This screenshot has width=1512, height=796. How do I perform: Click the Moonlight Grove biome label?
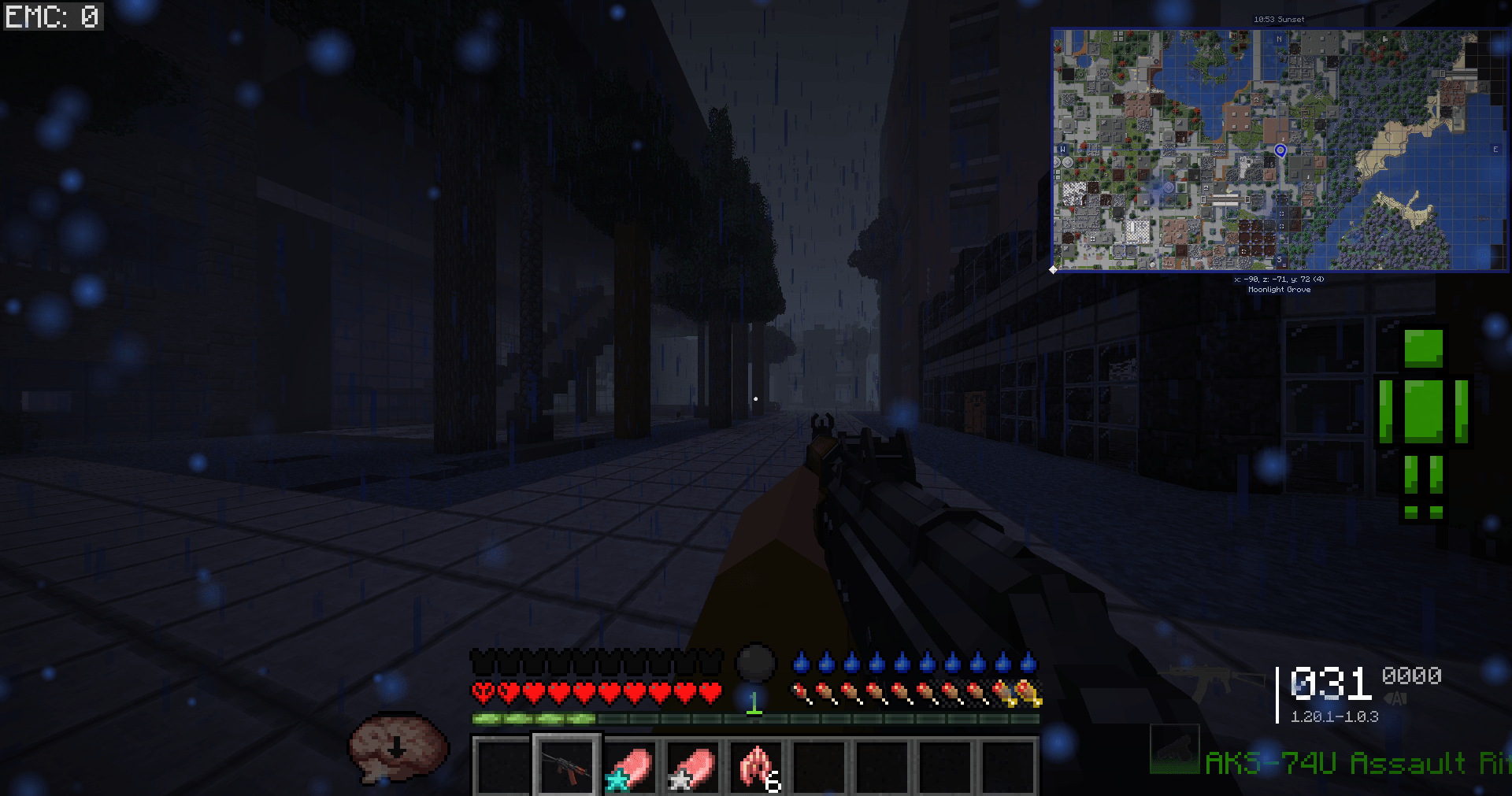click(x=1280, y=290)
